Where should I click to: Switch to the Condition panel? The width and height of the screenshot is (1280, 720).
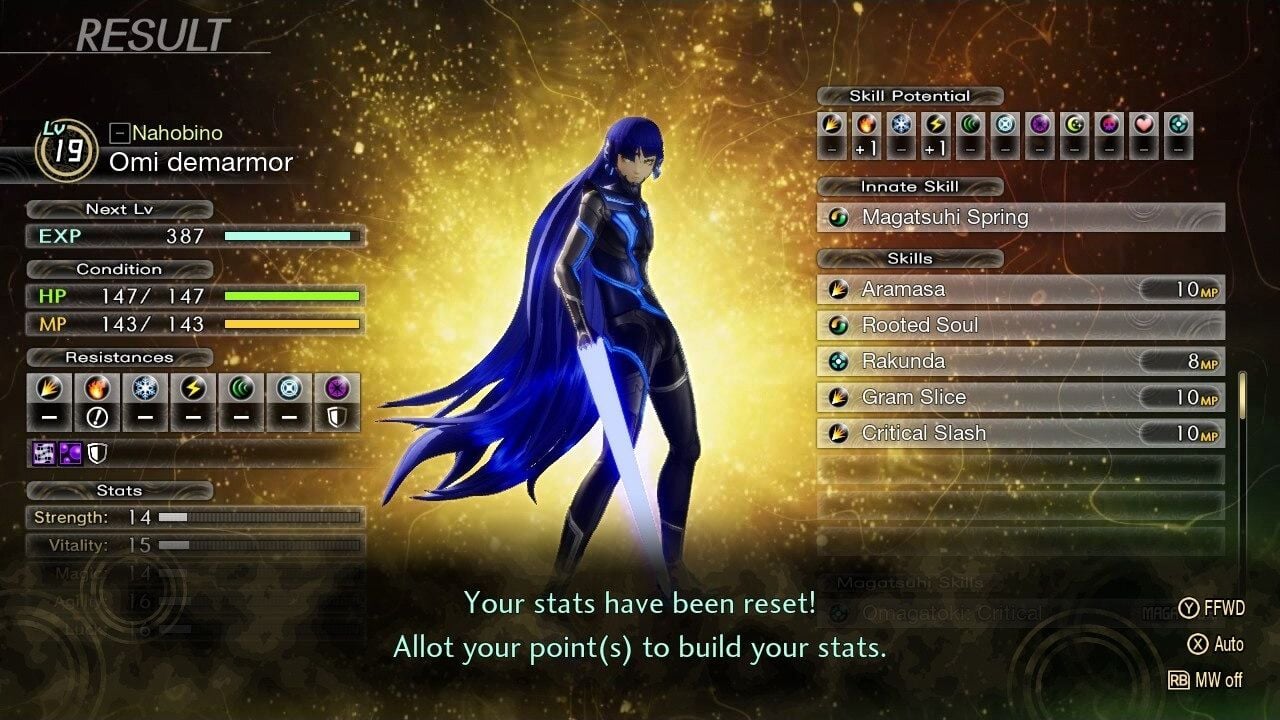120,269
